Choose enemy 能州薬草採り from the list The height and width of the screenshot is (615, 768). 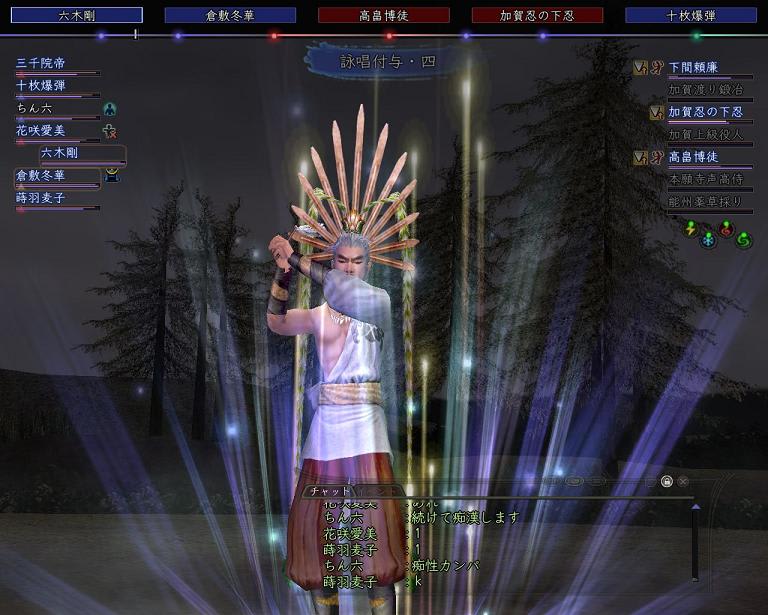[x=705, y=201]
